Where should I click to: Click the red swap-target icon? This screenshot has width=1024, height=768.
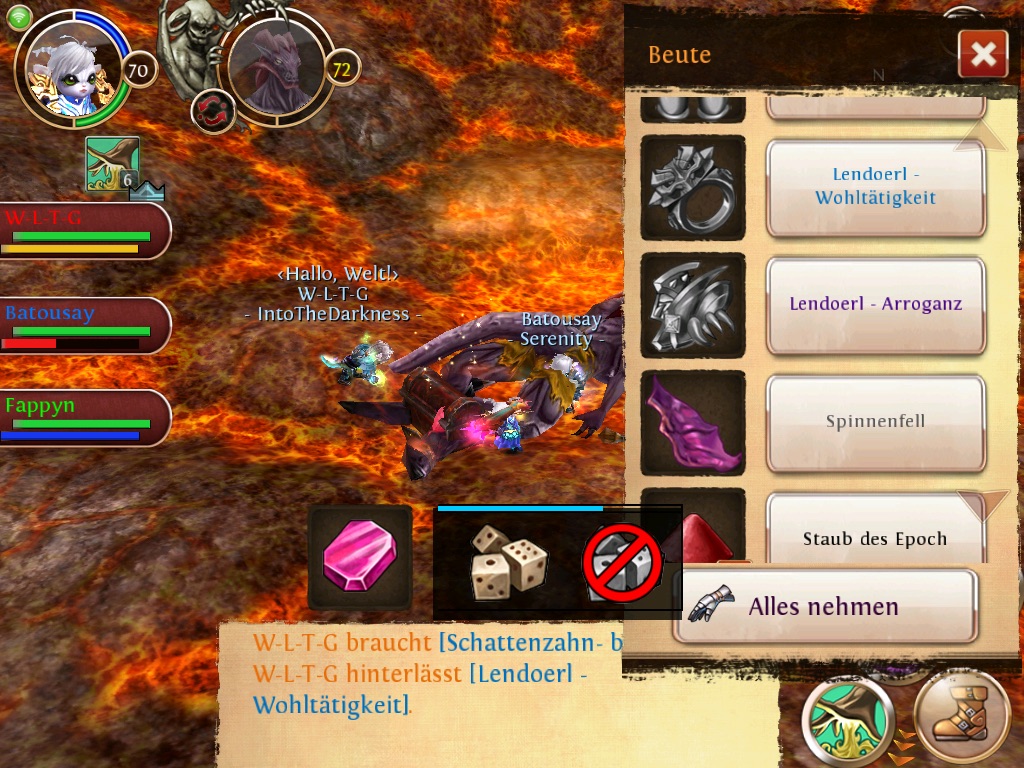(x=212, y=110)
